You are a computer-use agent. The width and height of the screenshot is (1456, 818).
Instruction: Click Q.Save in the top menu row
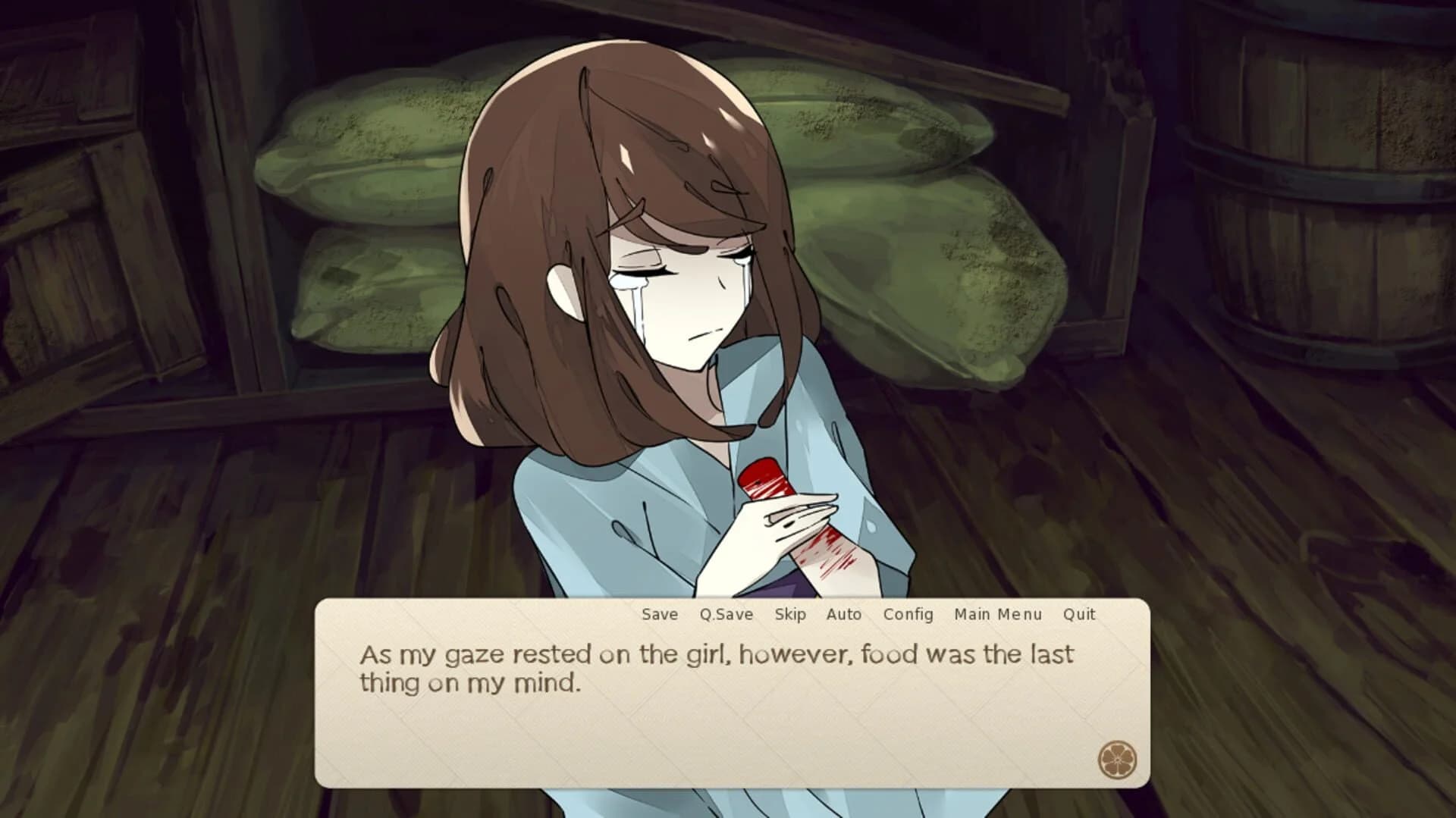coord(726,614)
